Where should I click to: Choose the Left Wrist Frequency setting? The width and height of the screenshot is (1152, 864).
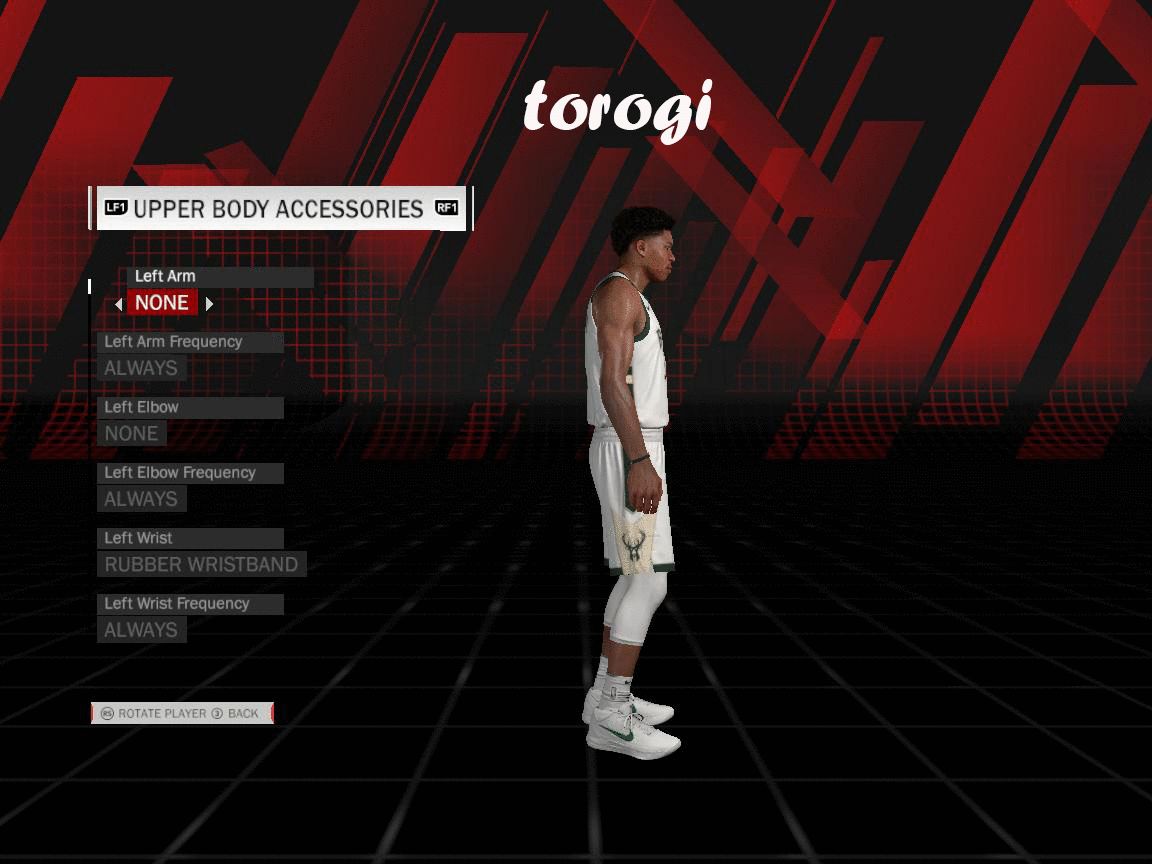coord(141,630)
